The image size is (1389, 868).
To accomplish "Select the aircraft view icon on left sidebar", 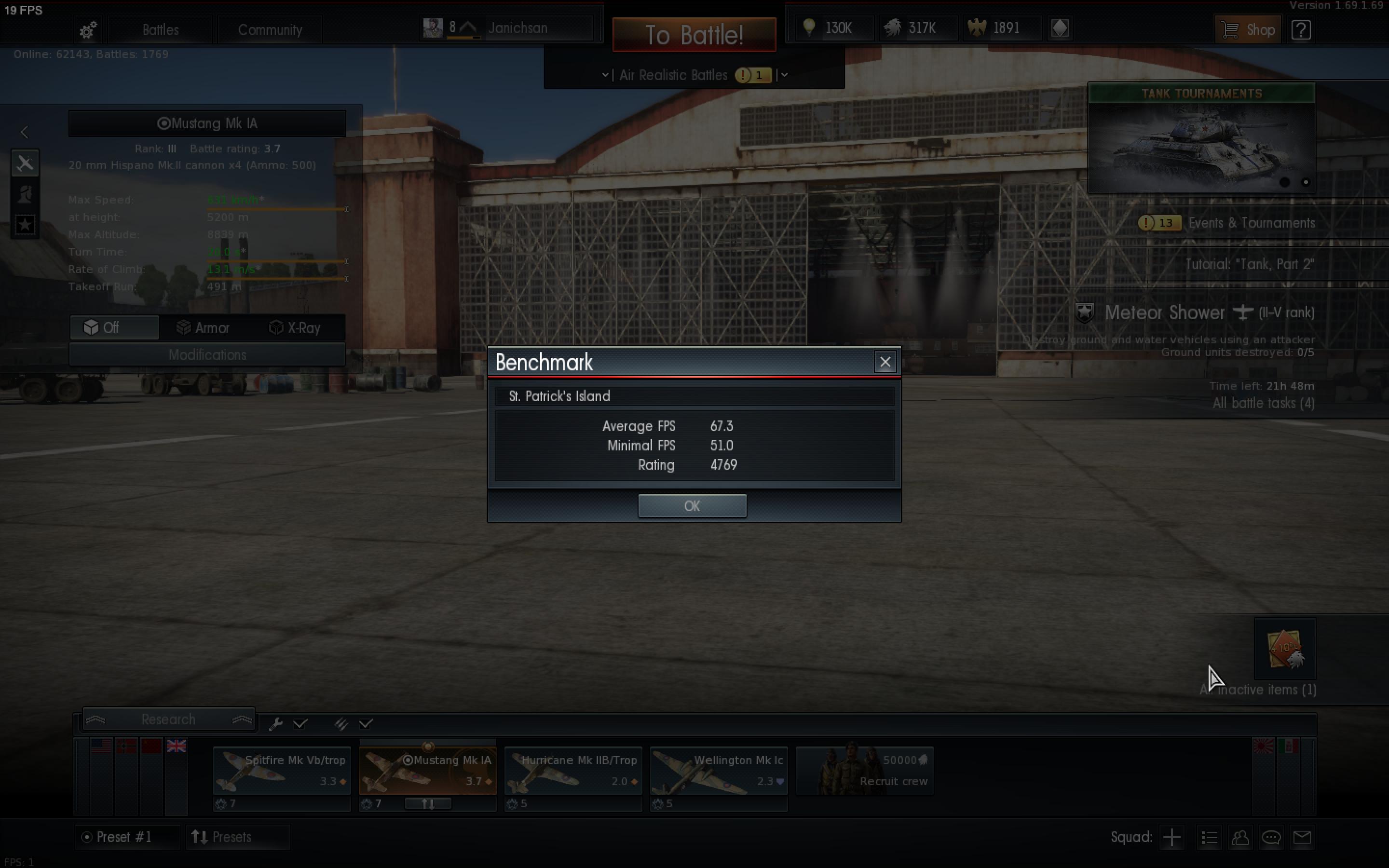I will [x=25, y=163].
